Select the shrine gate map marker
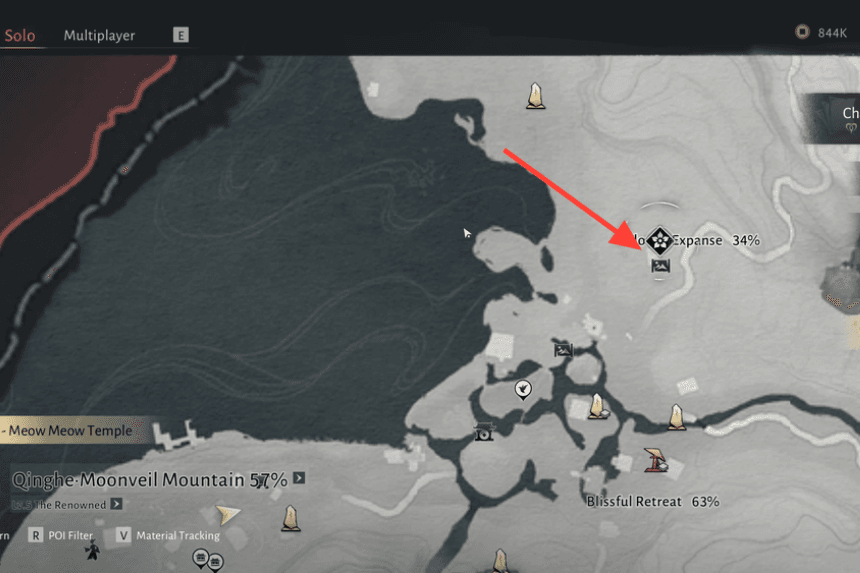This screenshot has width=860, height=573. pos(483,432)
